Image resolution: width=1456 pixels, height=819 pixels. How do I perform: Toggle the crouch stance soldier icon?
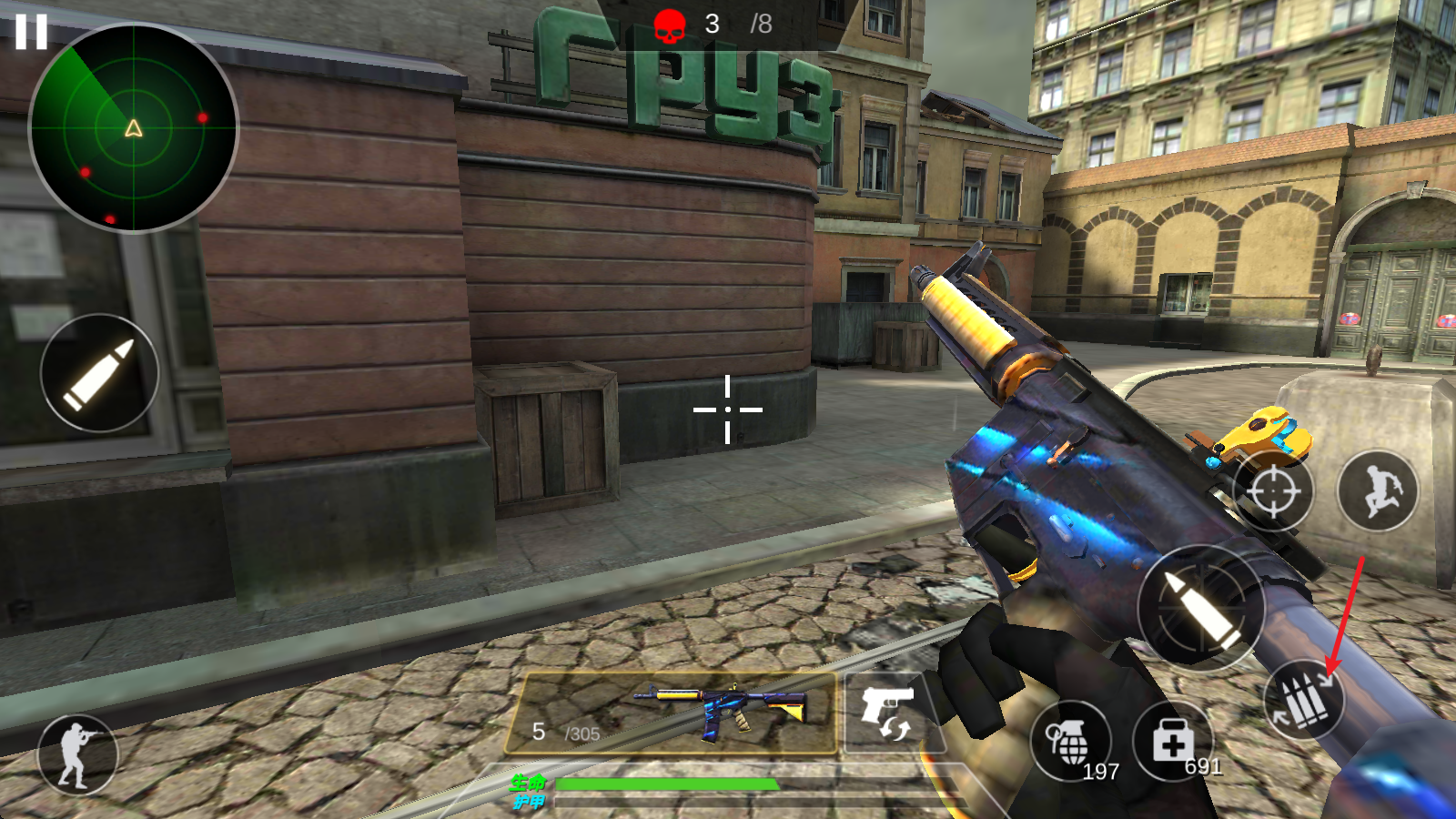[x=77, y=754]
